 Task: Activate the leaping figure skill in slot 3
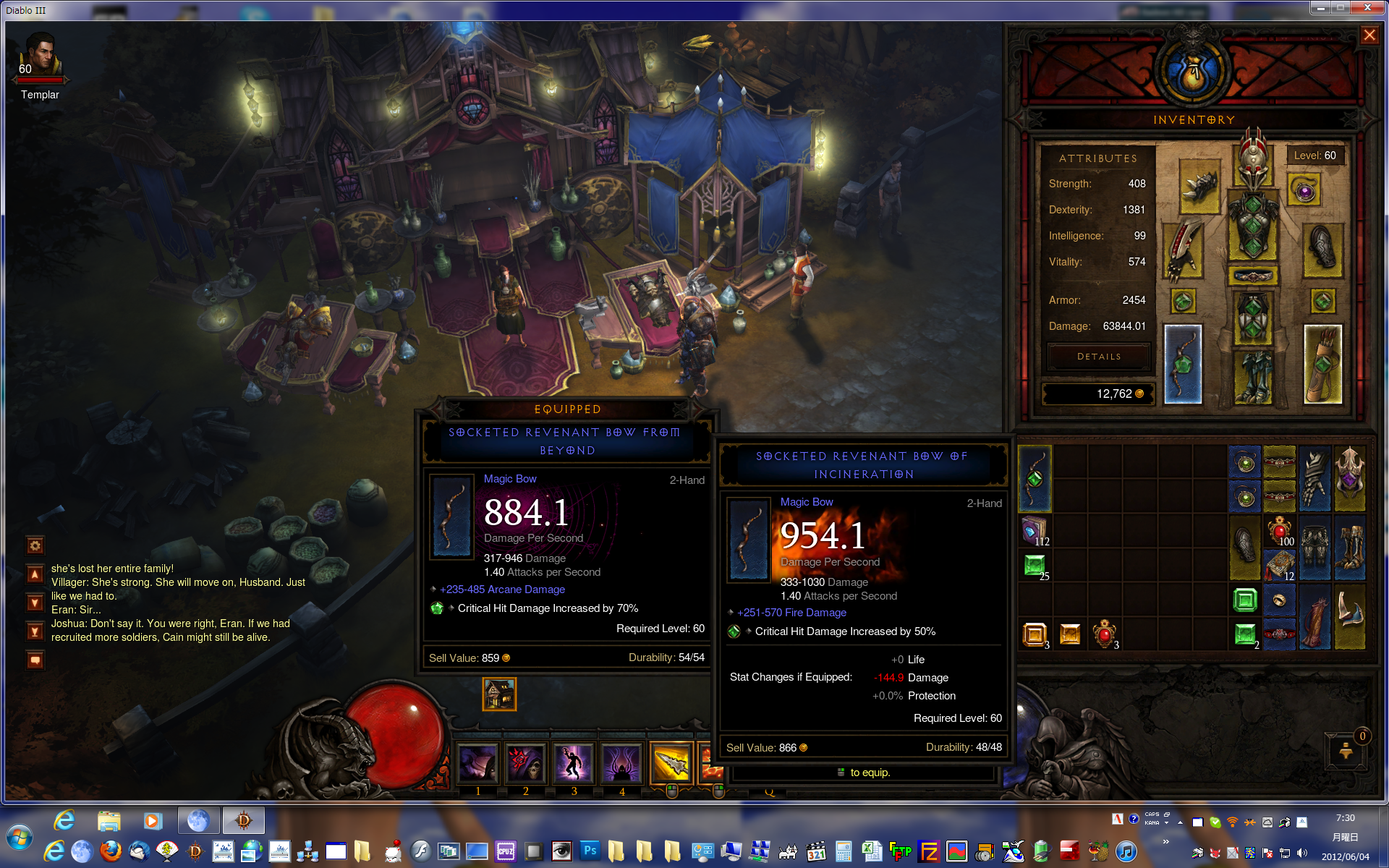click(574, 763)
